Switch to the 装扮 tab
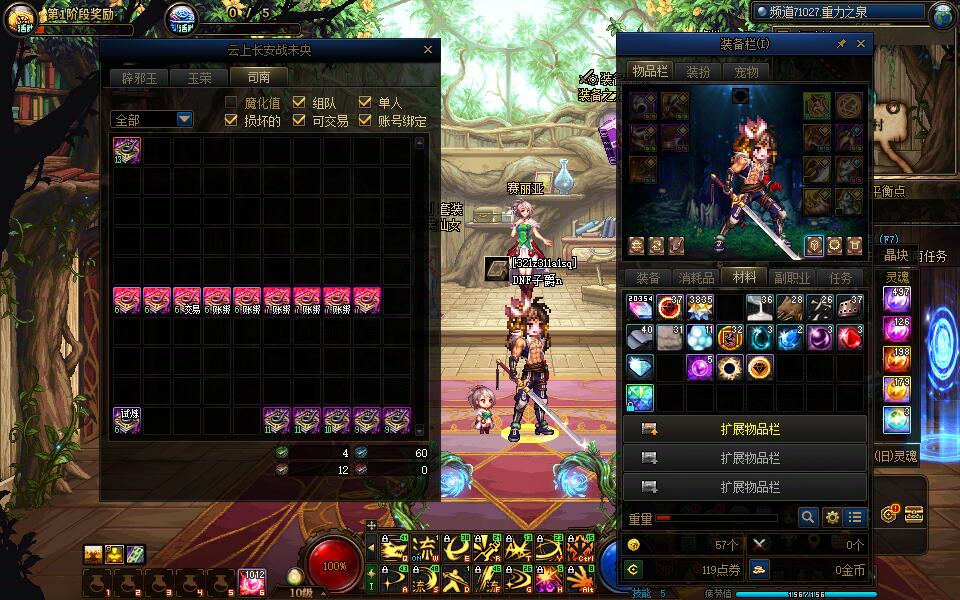The width and height of the screenshot is (960, 600). (x=697, y=72)
